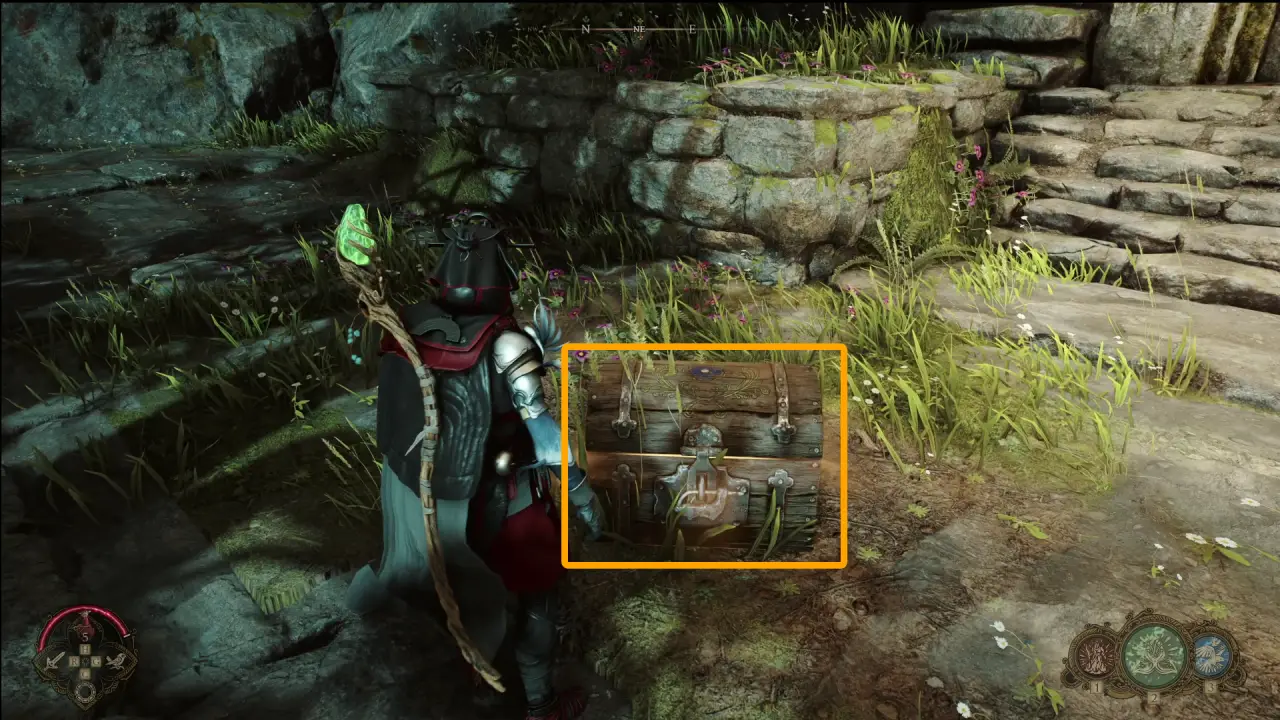Select the circular ring emblem below the dial
The image size is (1280, 720).
86,691
